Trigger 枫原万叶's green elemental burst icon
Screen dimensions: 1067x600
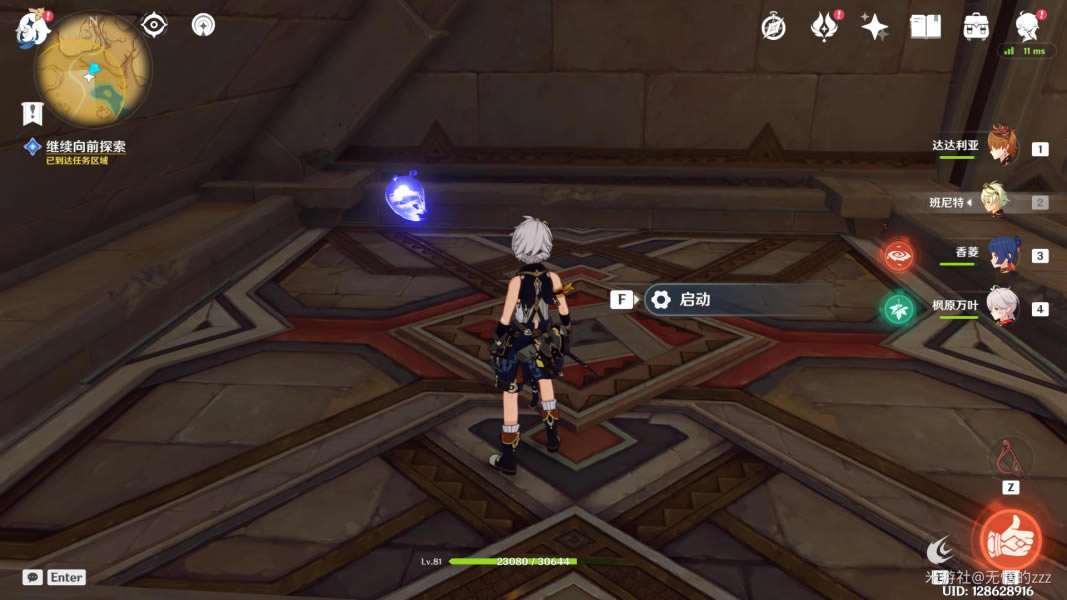[x=898, y=309]
